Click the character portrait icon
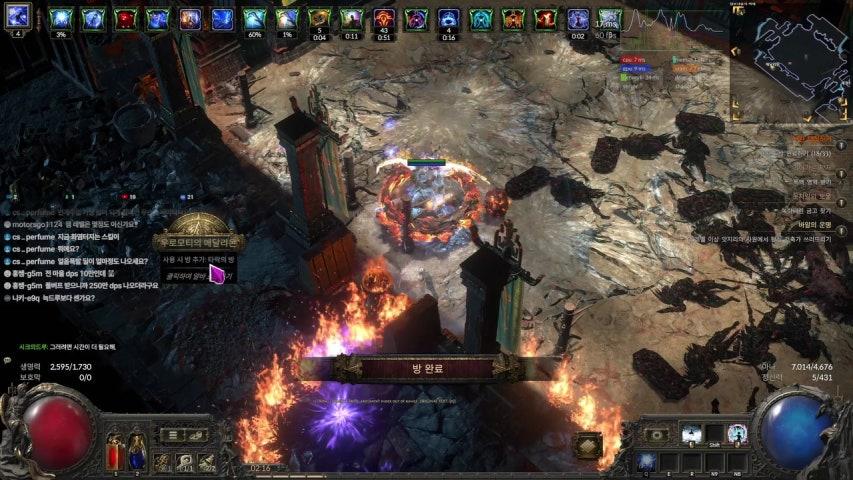The image size is (853, 480). pos(18,17)
